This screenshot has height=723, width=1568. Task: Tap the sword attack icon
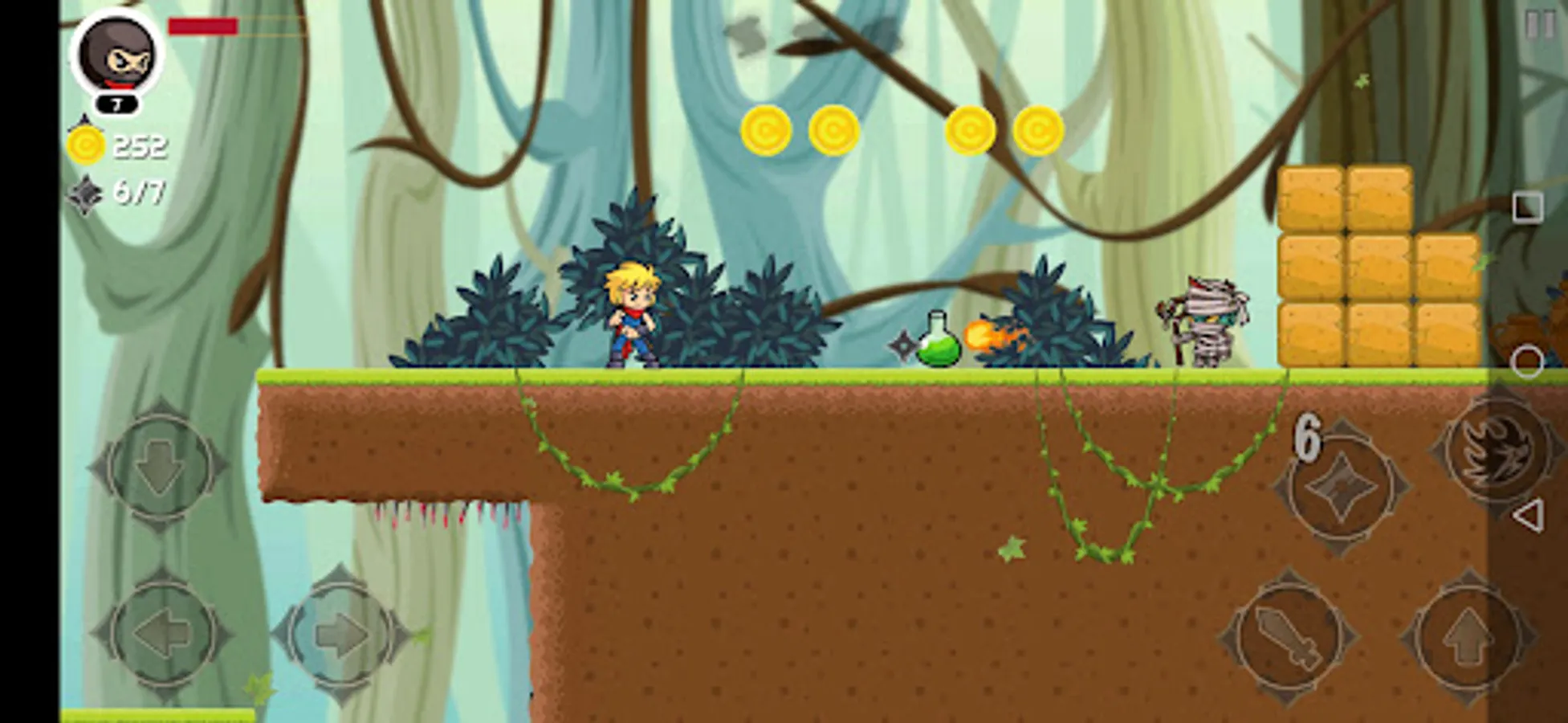(x=1294, y=637)
